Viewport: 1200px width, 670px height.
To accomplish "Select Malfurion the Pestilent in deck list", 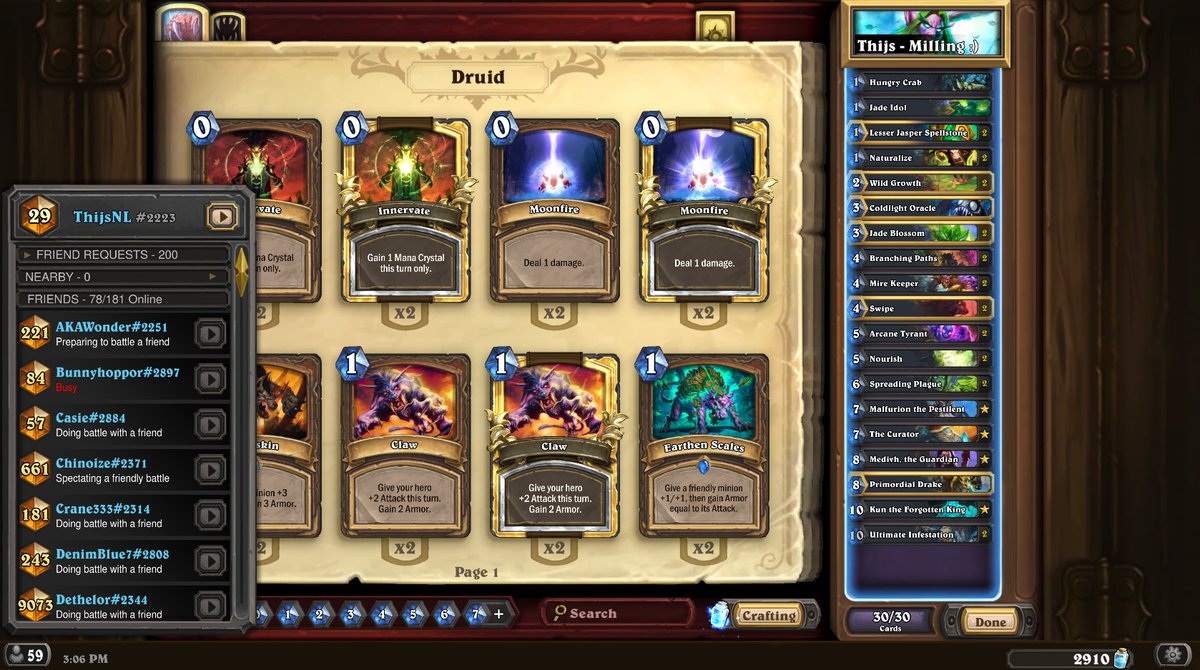I will (x=919, y=409).
